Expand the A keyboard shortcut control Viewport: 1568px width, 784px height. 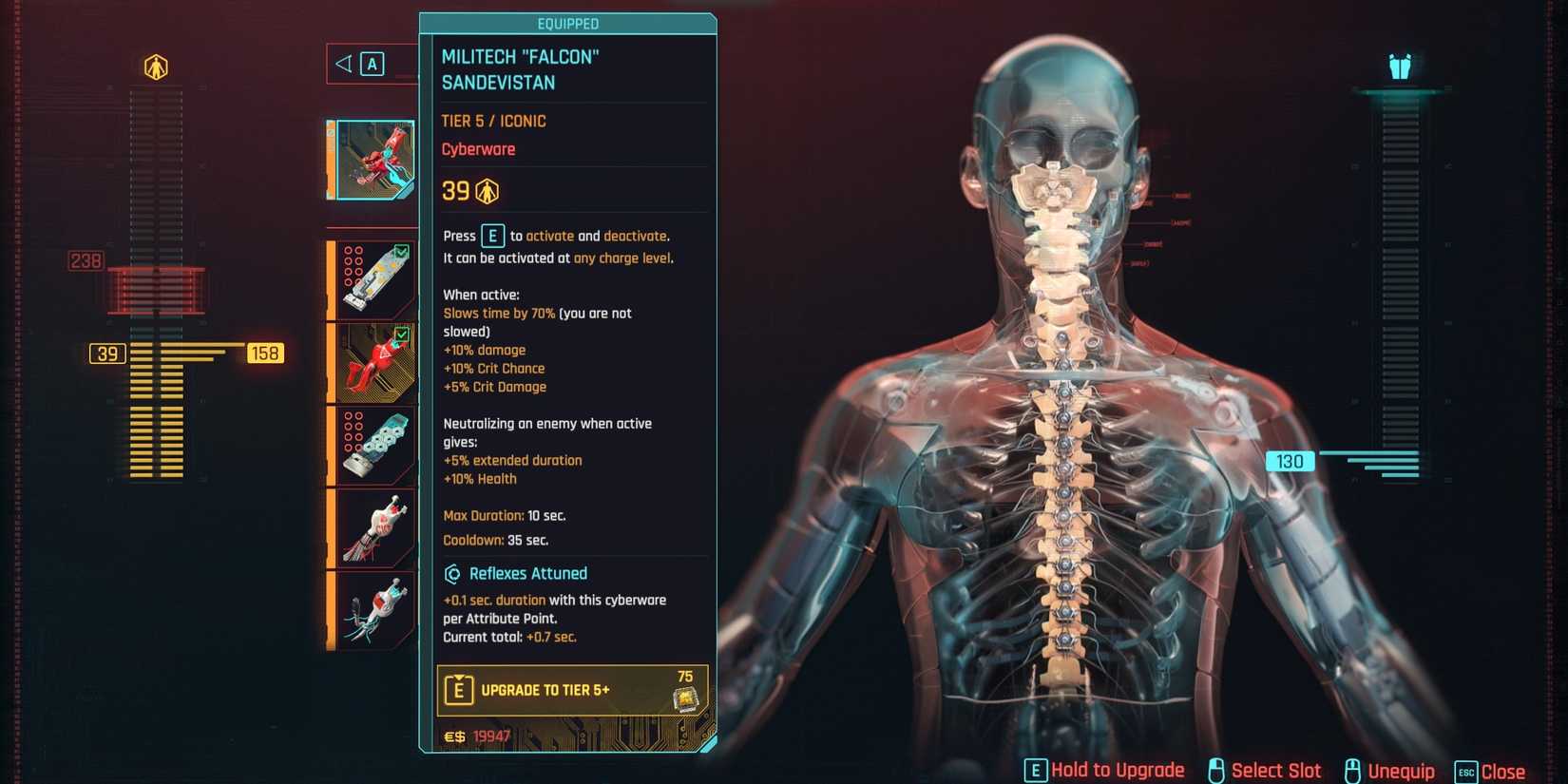coord(372,64)
